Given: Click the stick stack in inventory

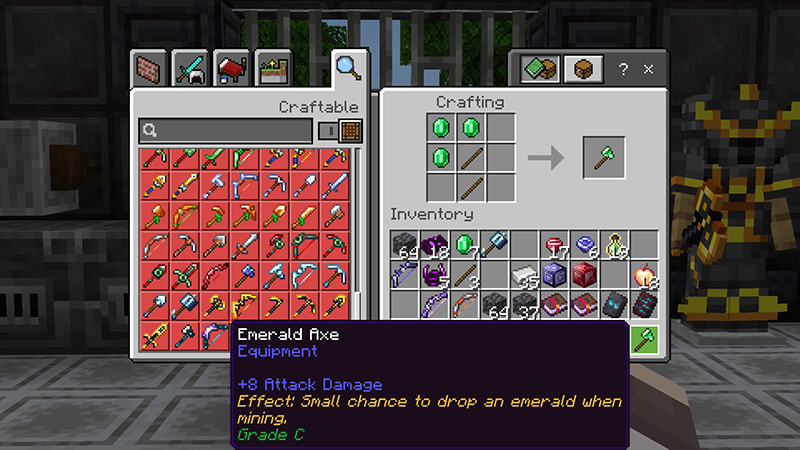Looking at the screenshot, I should pyautogui.click(x=465, y=274).
